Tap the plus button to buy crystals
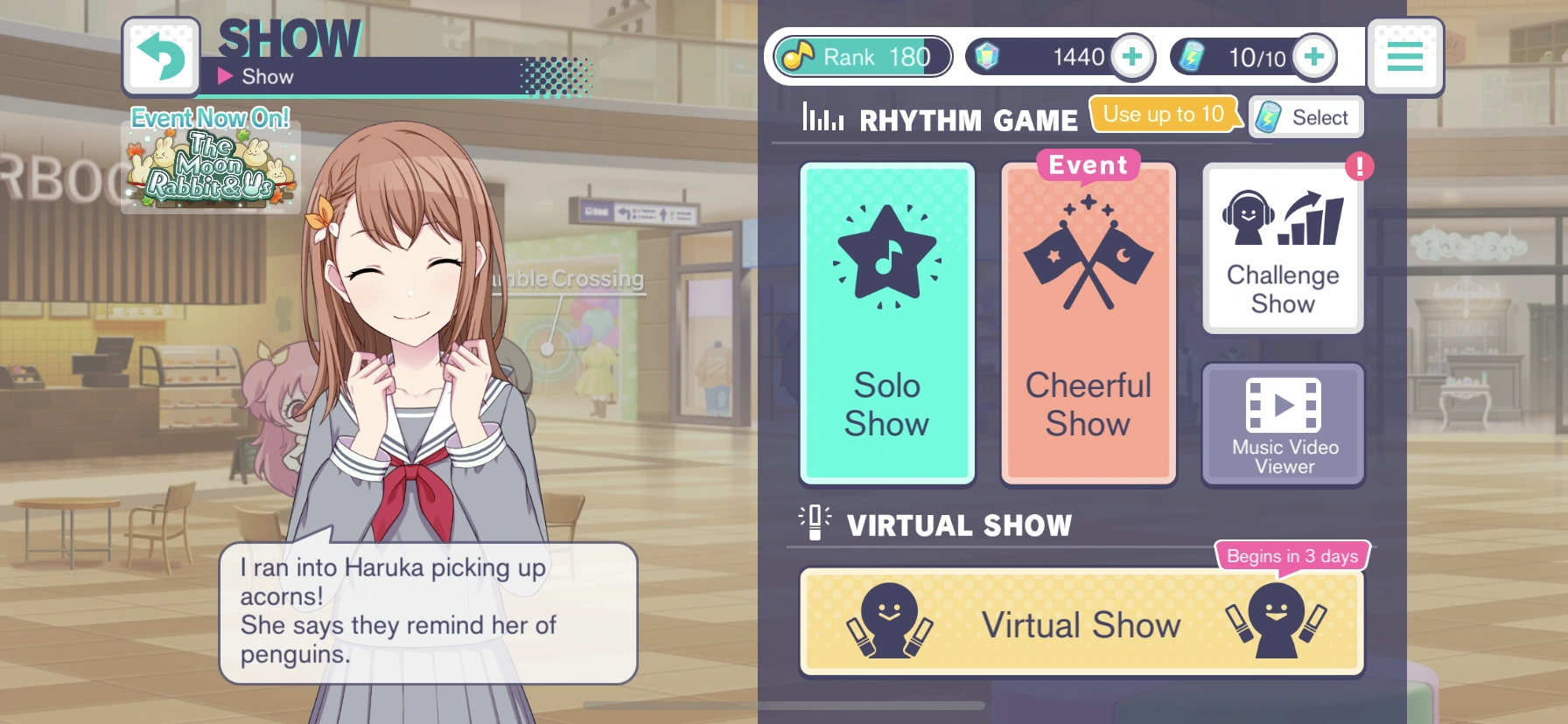Viewport: 1568px width, 724px height. tap(1132, 55)
